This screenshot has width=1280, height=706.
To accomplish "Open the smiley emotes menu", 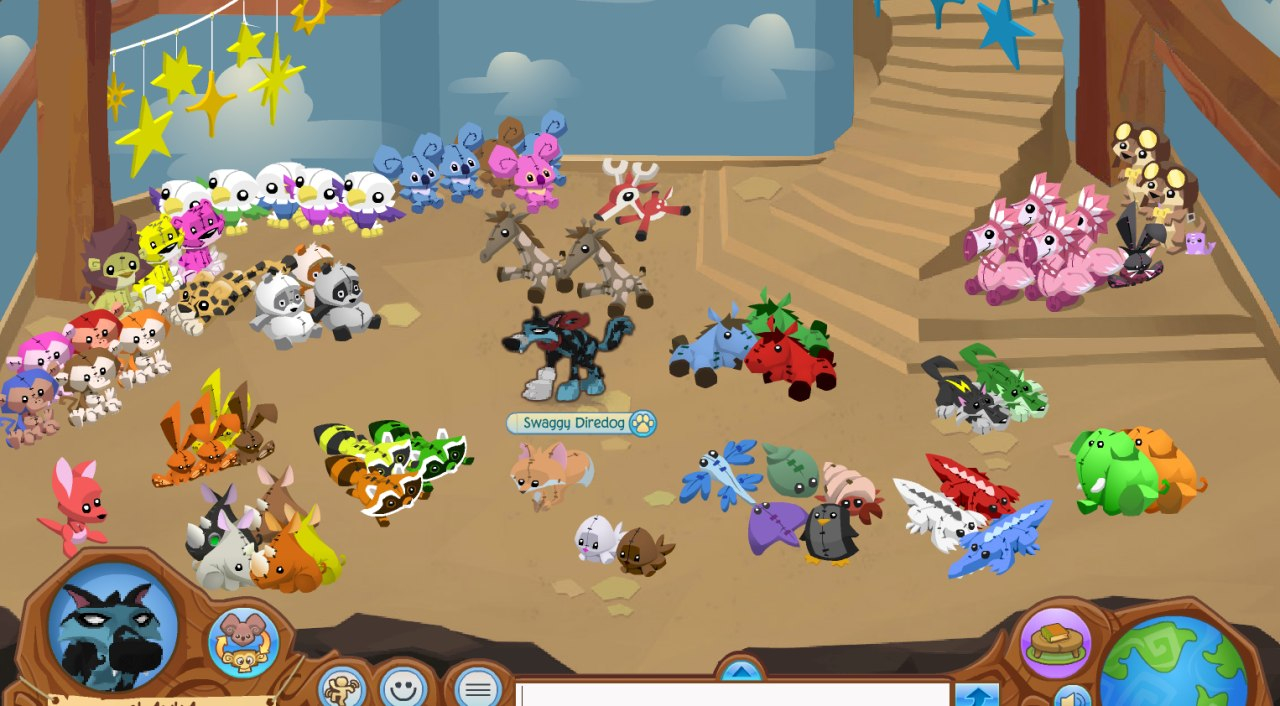I will [x=404, y=687].
